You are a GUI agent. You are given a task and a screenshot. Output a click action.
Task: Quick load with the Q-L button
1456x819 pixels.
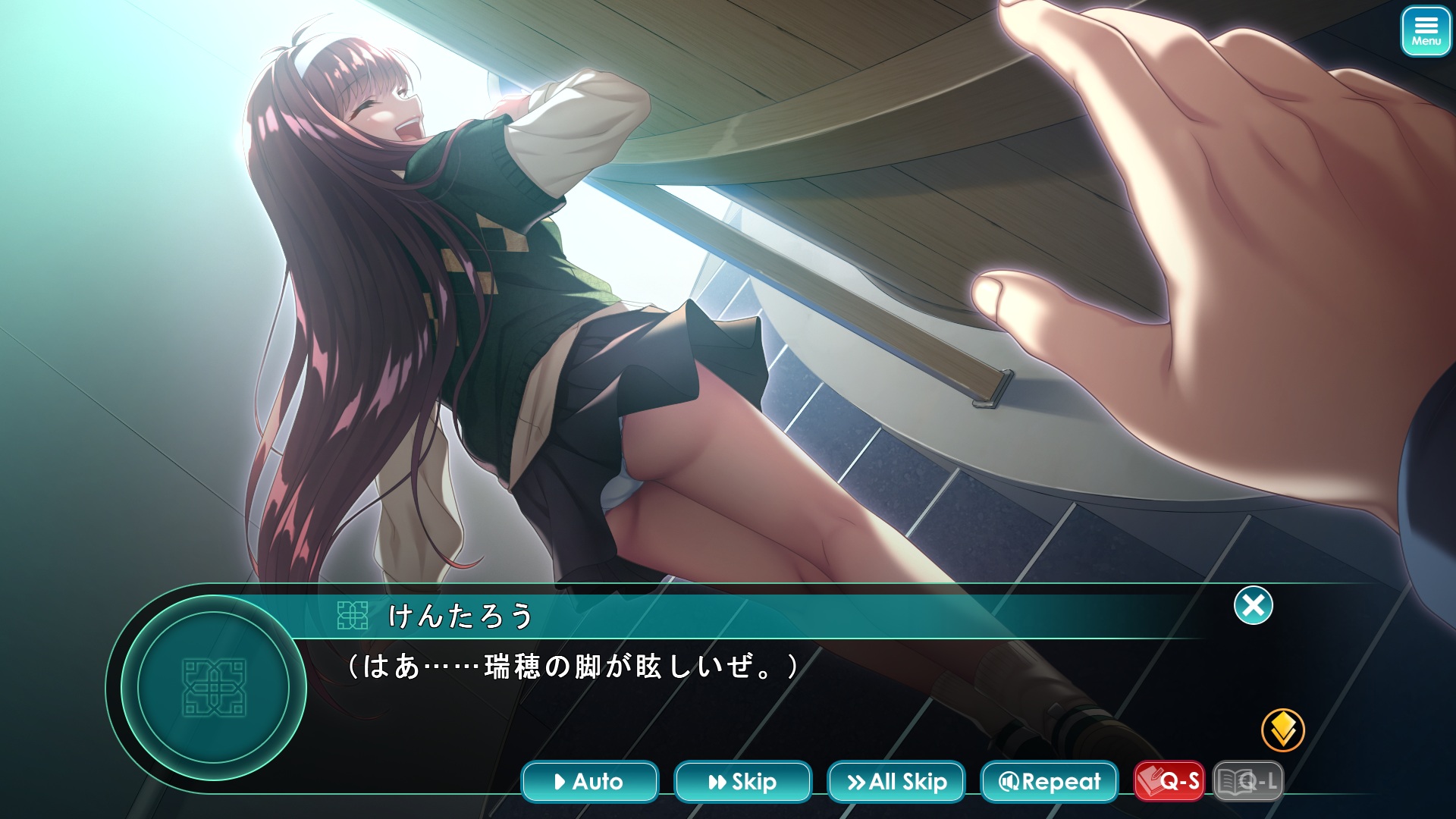coord(1248,781)
